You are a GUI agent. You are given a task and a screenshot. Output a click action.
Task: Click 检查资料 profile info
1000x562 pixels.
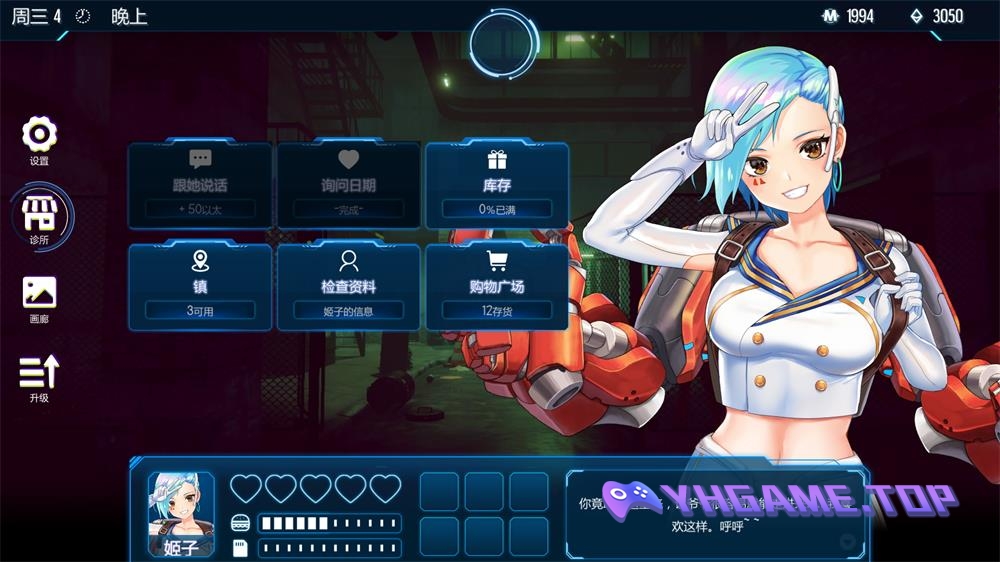point(348,286)
